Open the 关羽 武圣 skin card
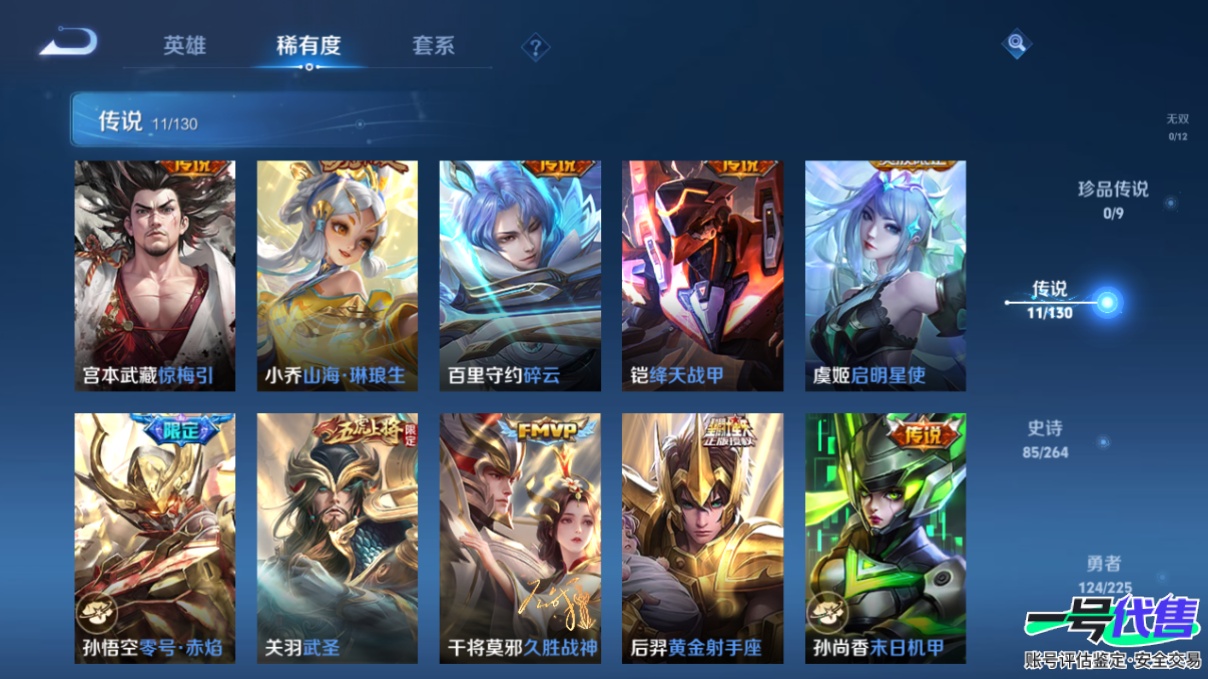The height and width of the screenshot is (679, 1208). tap(337, 537)
